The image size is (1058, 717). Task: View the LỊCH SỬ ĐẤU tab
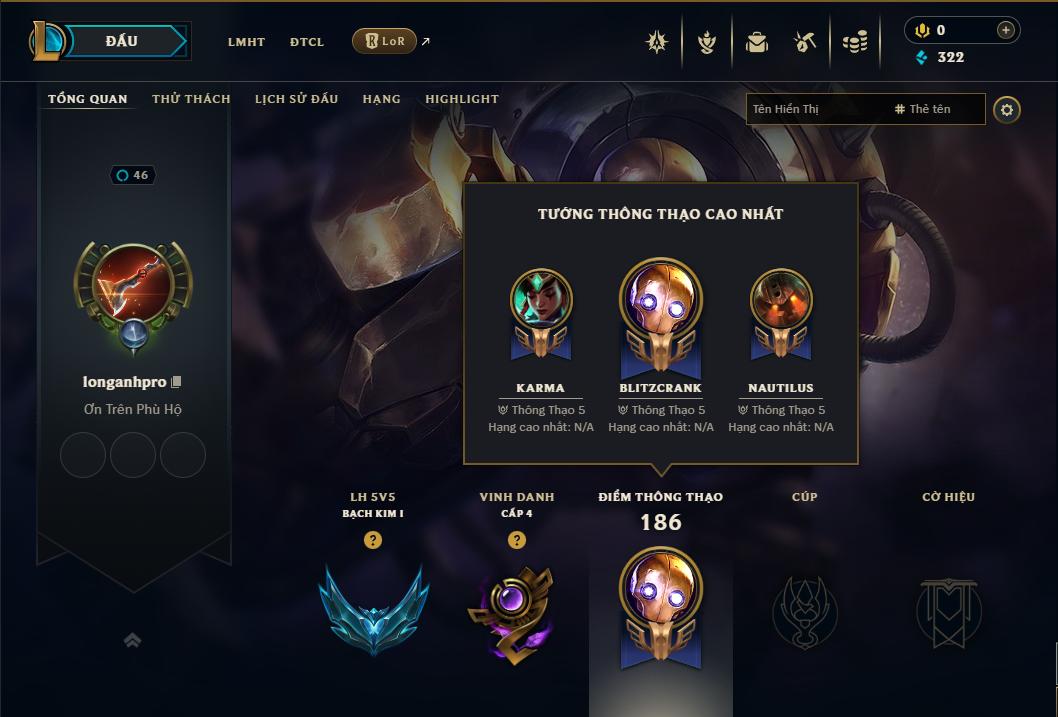click(x=296, y=99)
